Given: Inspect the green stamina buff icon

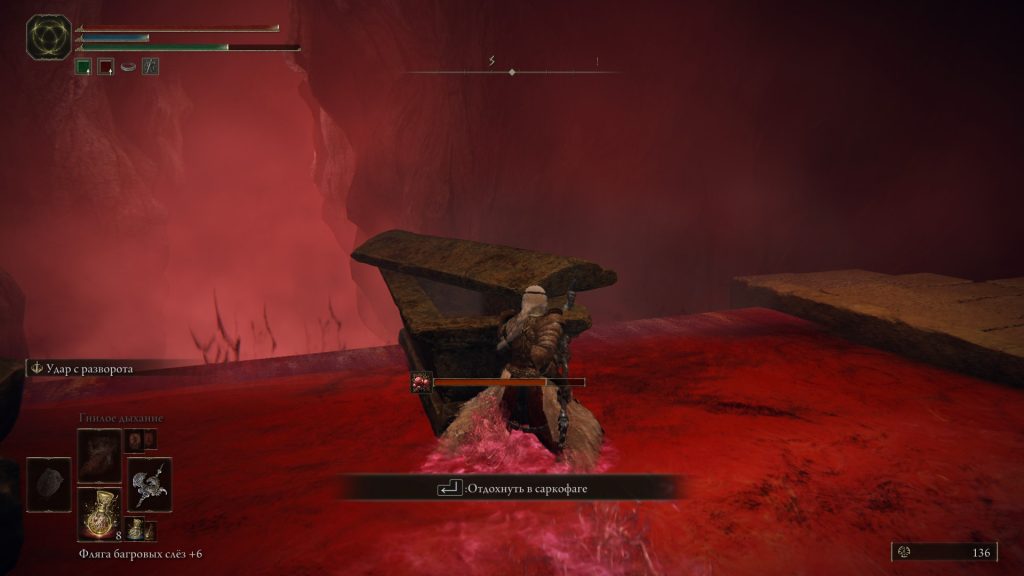Looking at the screenshot, I should coord(84,67).
